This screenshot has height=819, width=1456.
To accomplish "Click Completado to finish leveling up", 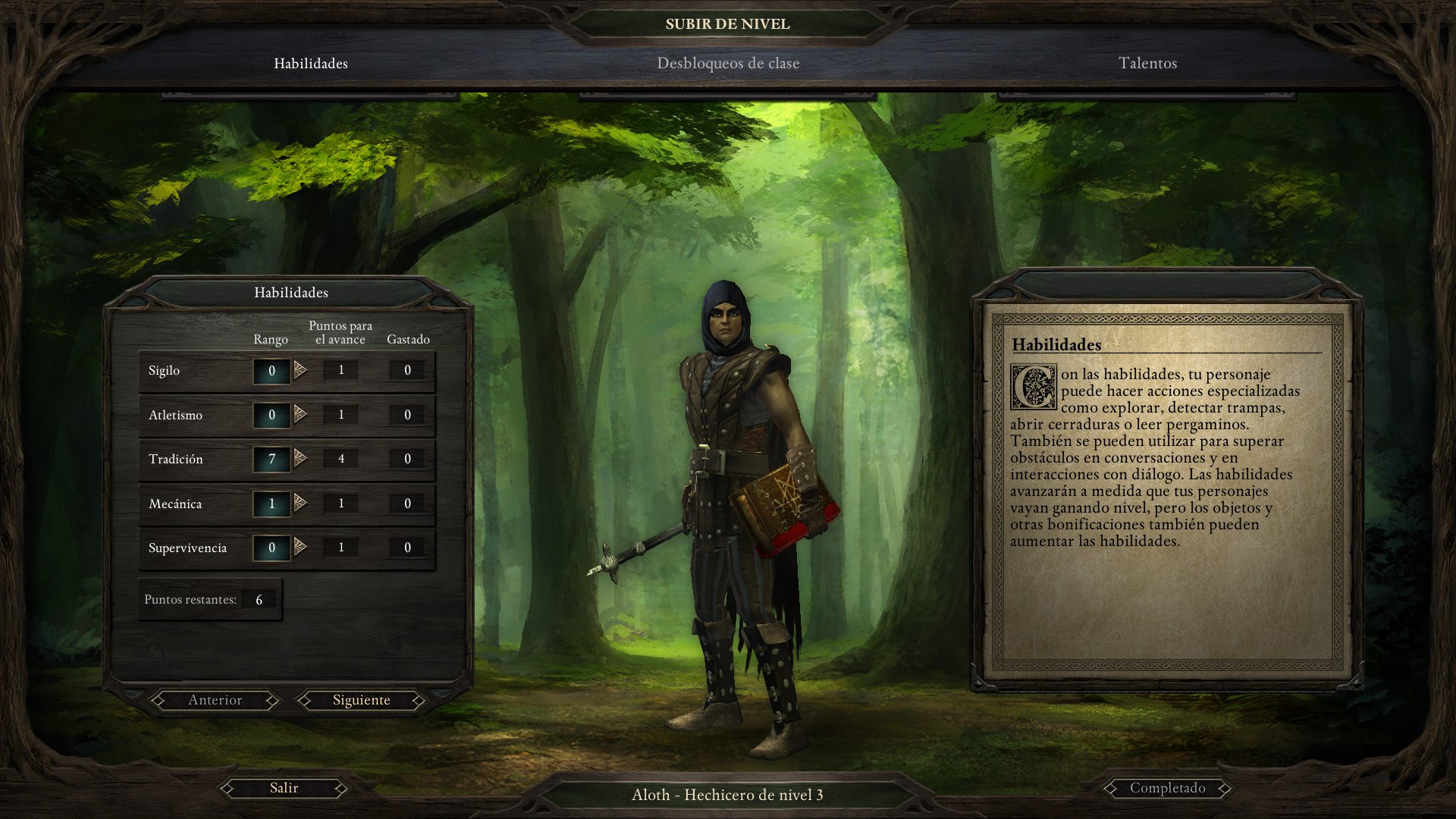I will (1168, 788).
